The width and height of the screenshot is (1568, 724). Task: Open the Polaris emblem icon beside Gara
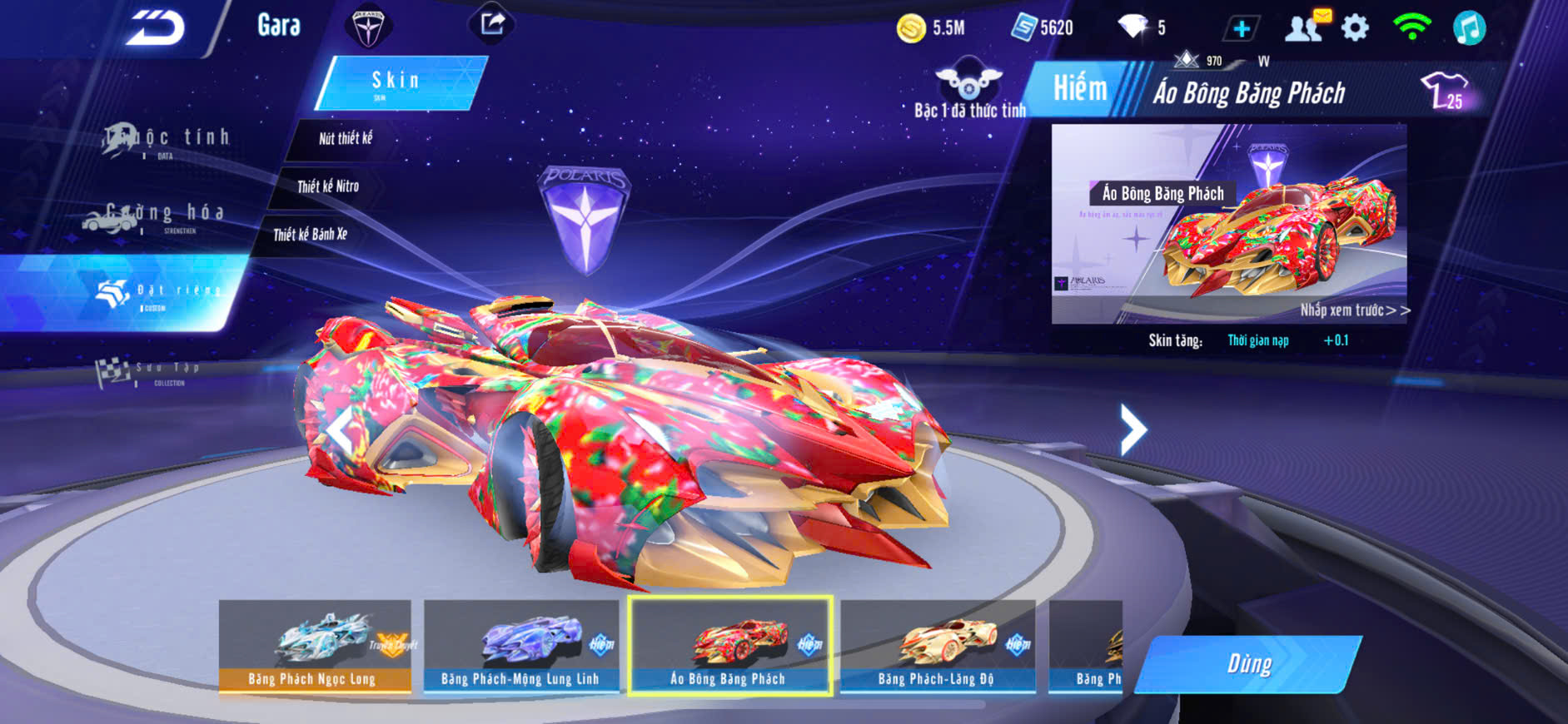pos(367,26)
